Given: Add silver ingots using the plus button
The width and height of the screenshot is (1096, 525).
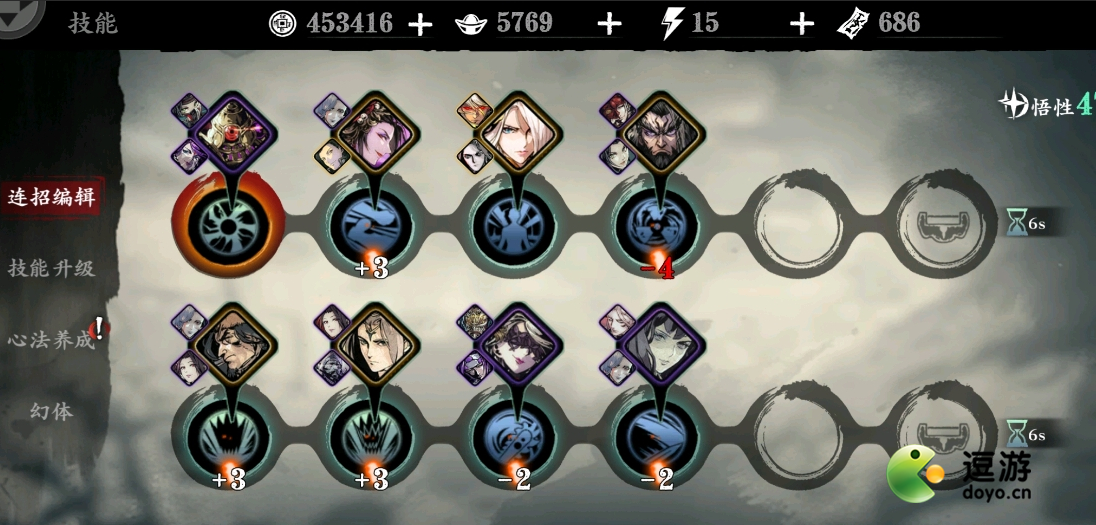Looking at the screenshot, I should [x=609, y=24].
